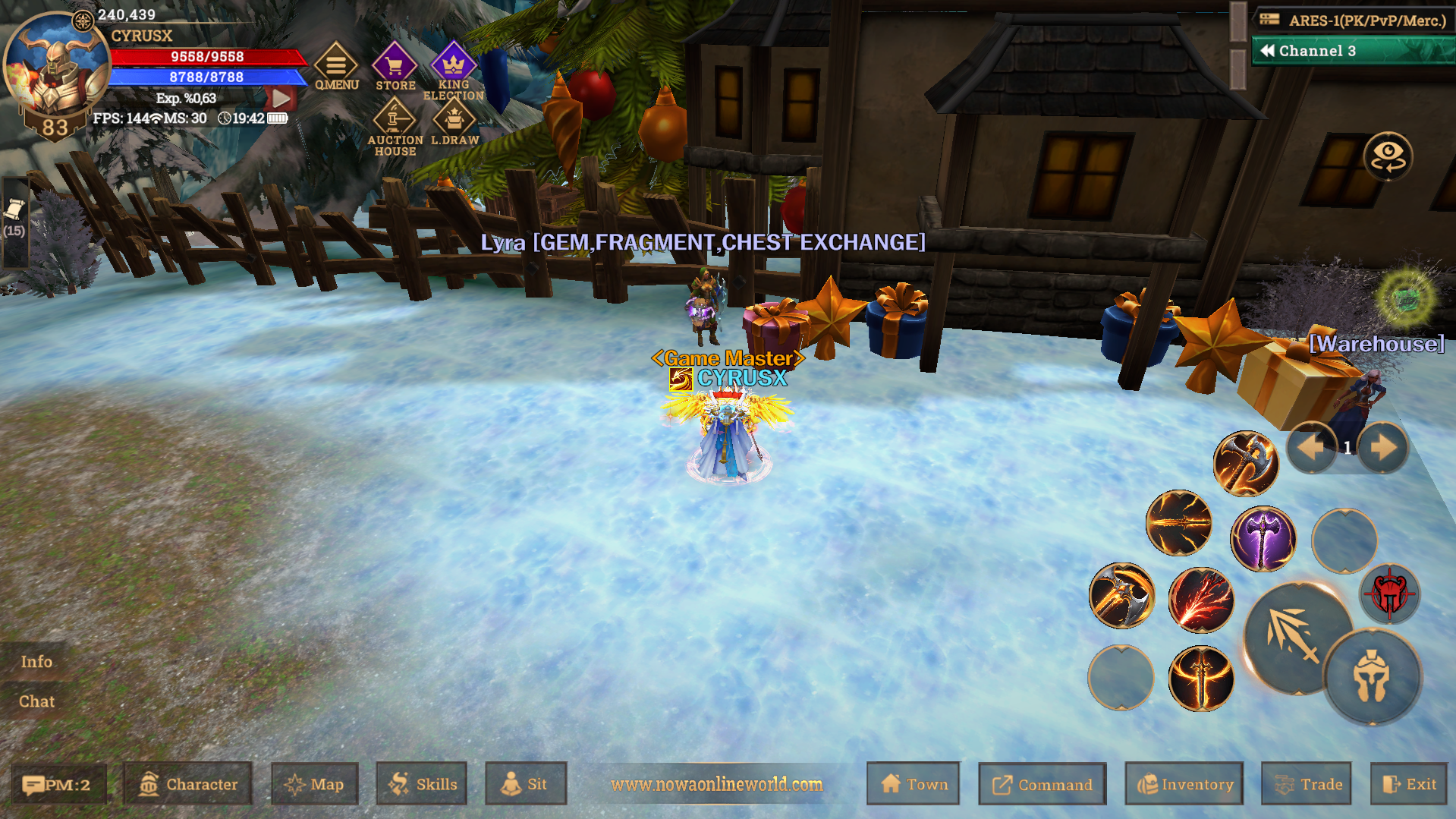Switch server via Channel 3 button
This screenshot has height=819, width=1456.
tap(1351, 51)
